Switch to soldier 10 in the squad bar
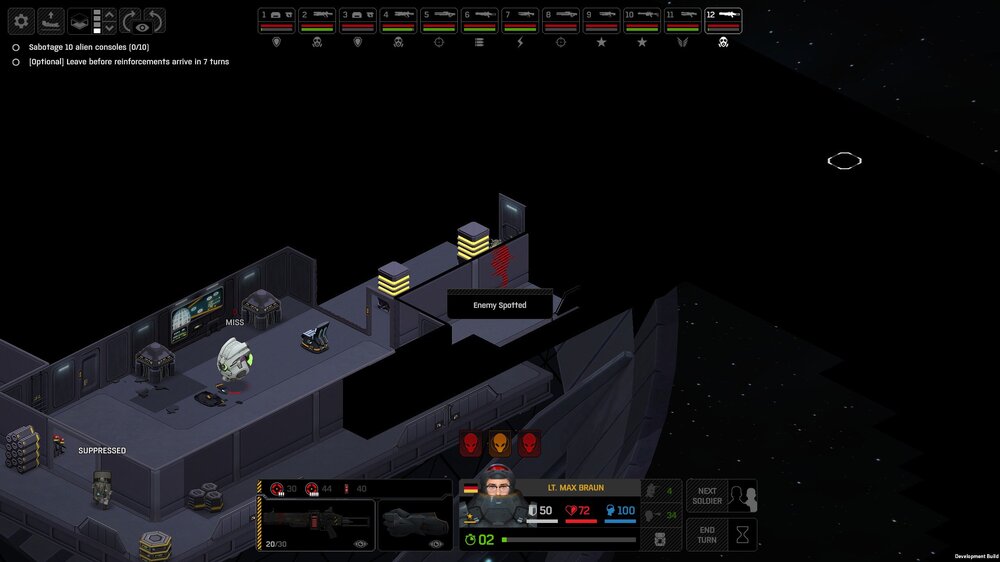 (x=642, y=21)
